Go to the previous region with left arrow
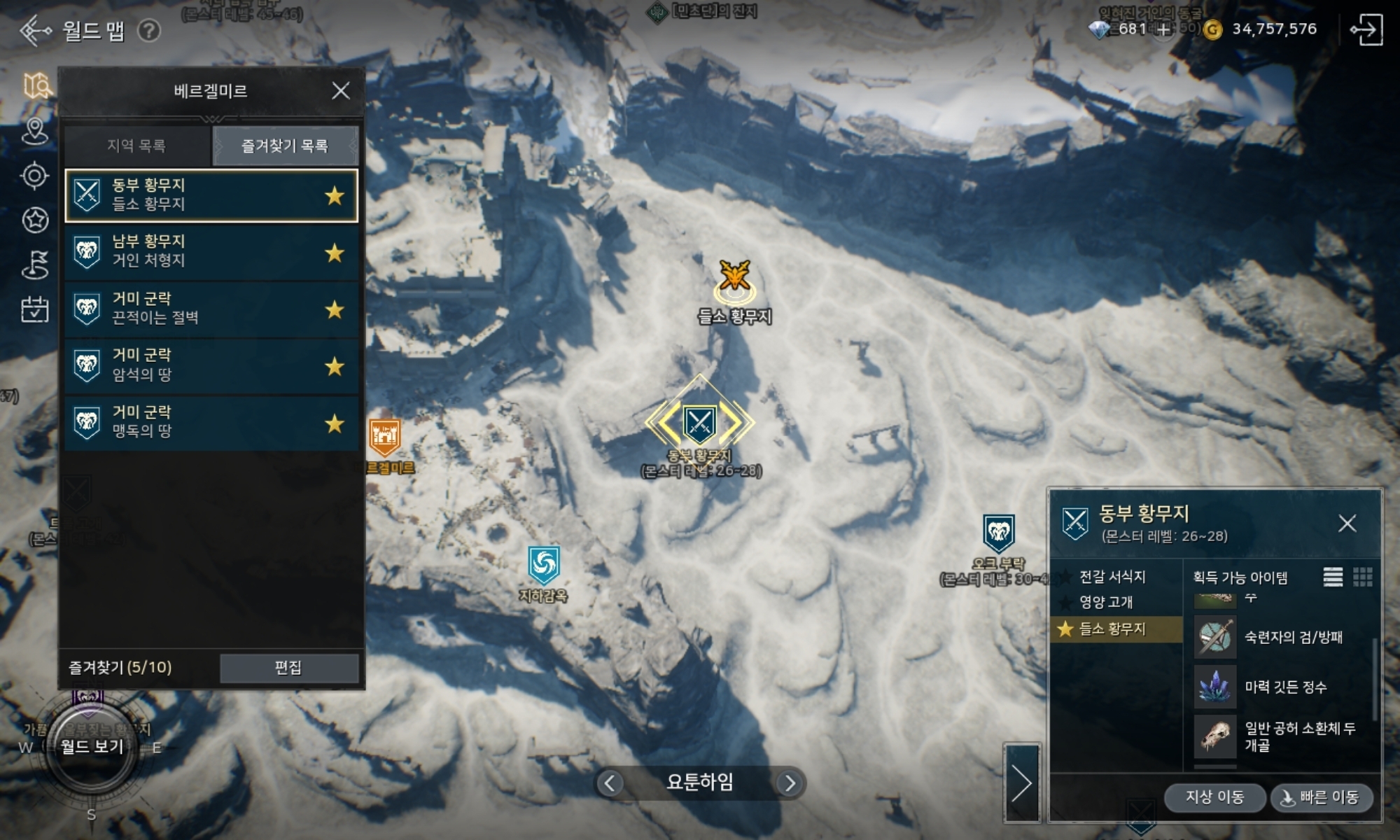Image resolution: width=1400 pixels, height=840 pixels. [610, 783]
